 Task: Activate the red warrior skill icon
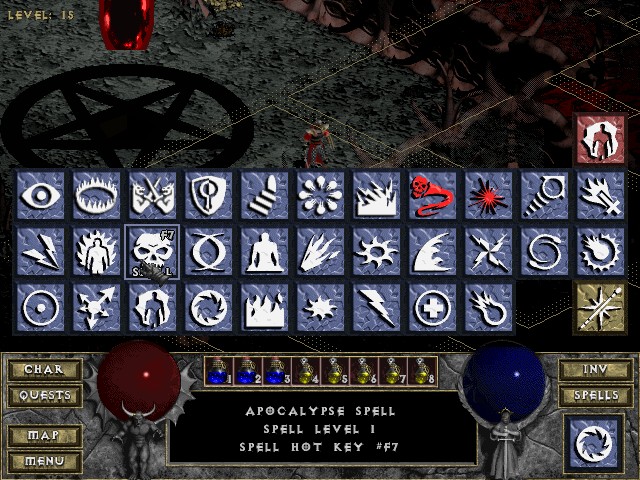click(x=600, y=139)
